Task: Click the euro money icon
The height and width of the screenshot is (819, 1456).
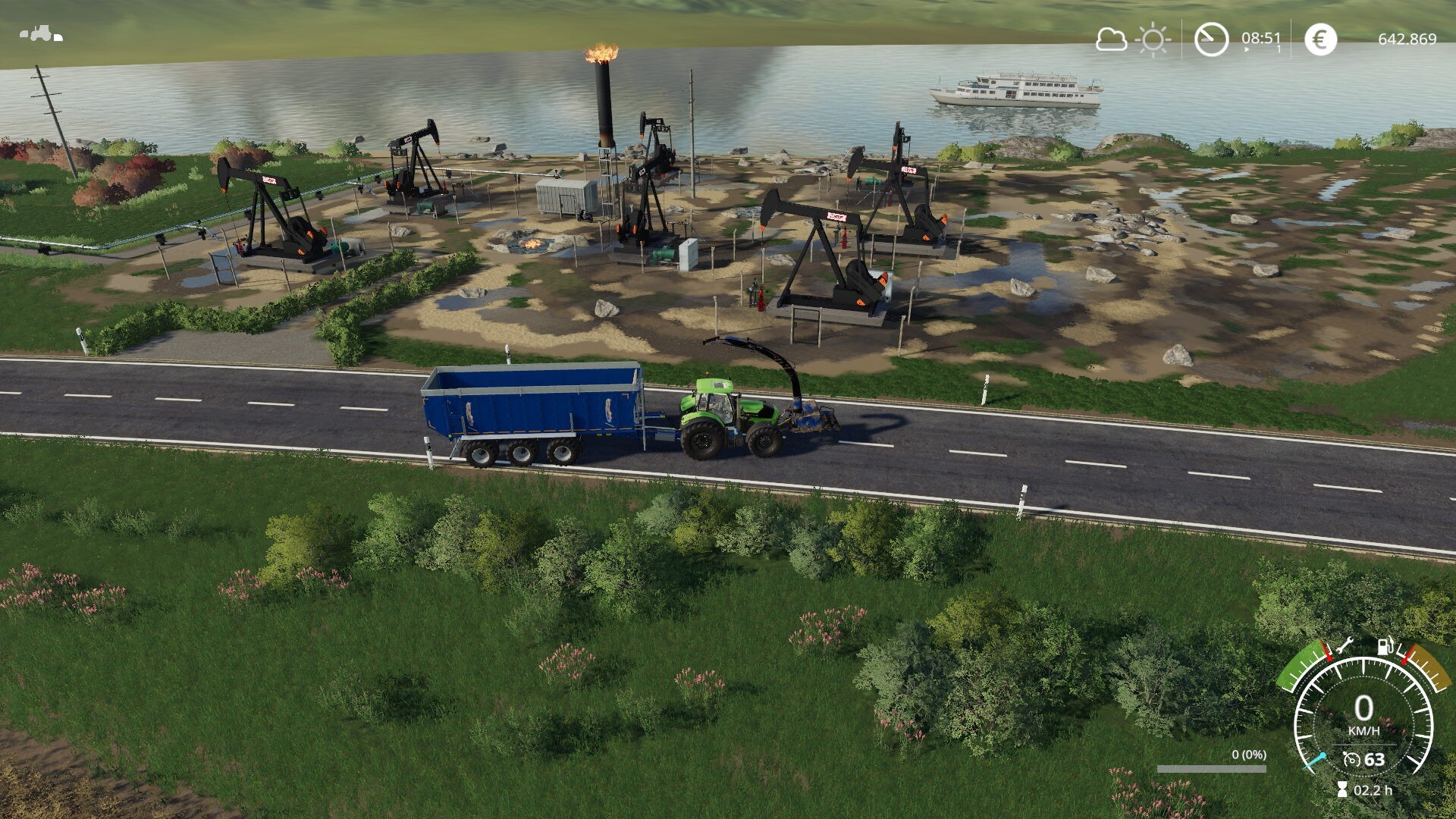Action: (1320, 39)
